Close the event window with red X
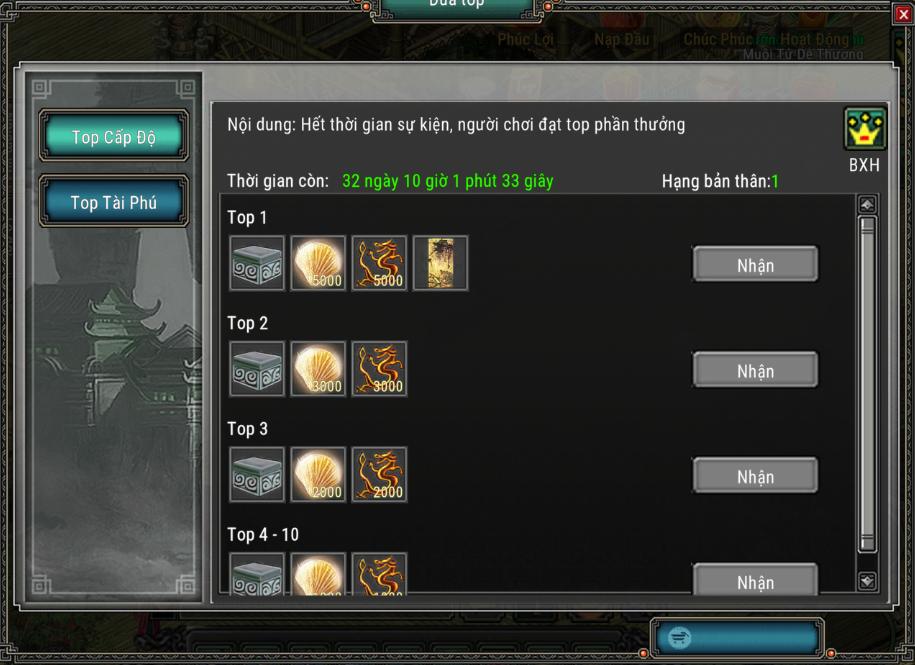The height and width of the screenshot is (665, 915). (x=904, y=12)
